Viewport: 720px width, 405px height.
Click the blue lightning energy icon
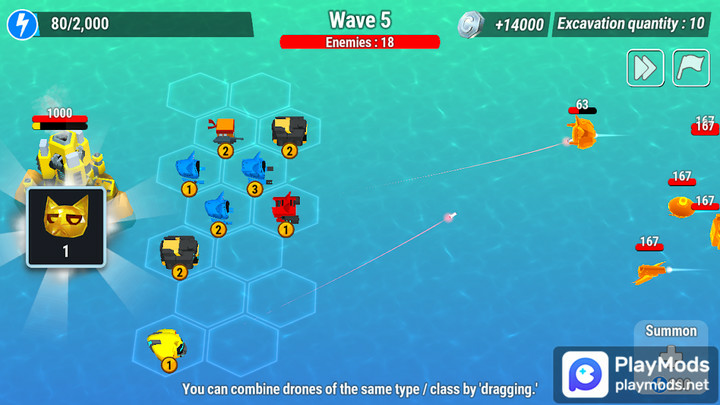[20, 23]
